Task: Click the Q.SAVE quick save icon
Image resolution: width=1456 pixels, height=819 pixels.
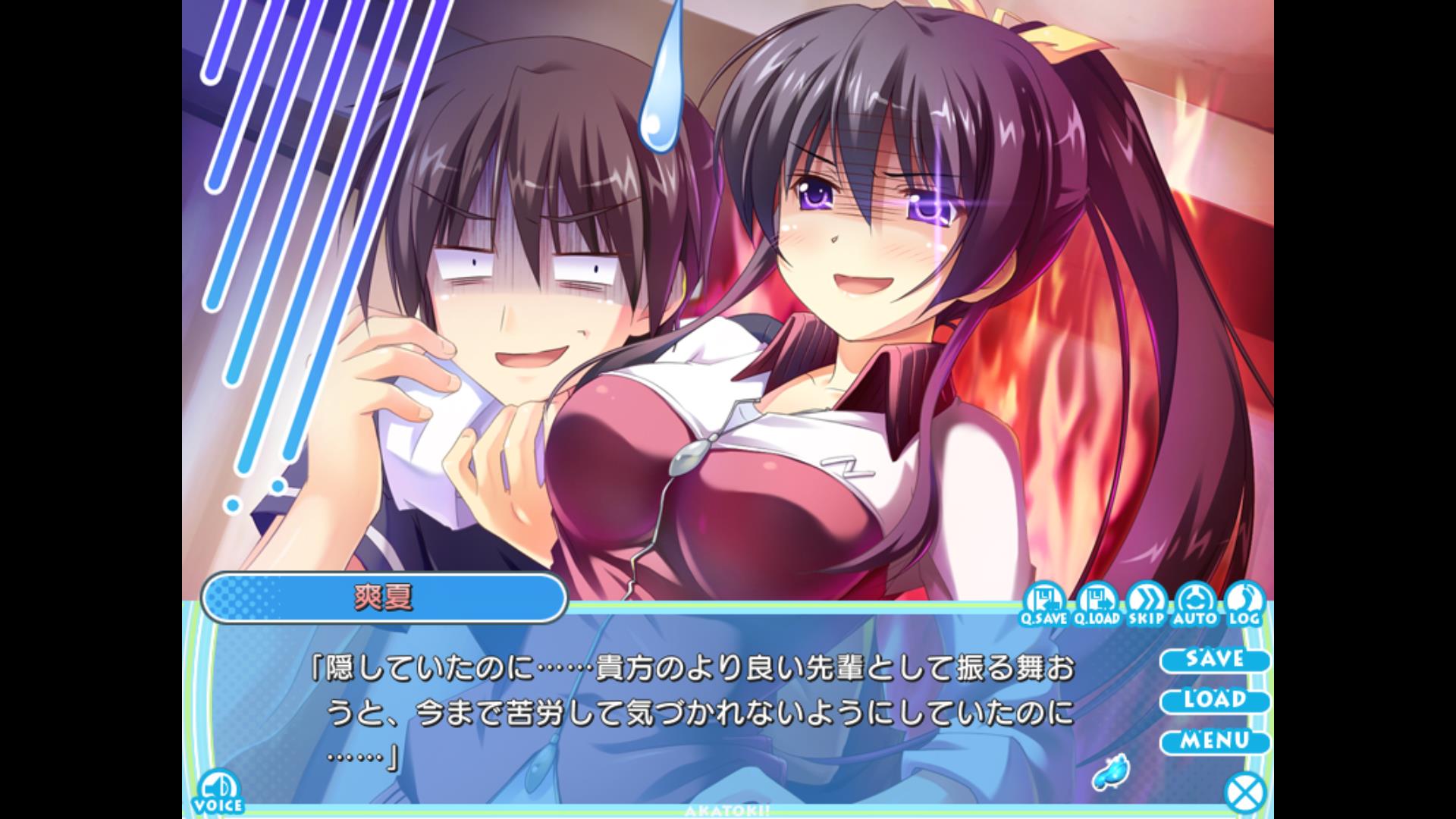Action: [x=1043, y=604]
